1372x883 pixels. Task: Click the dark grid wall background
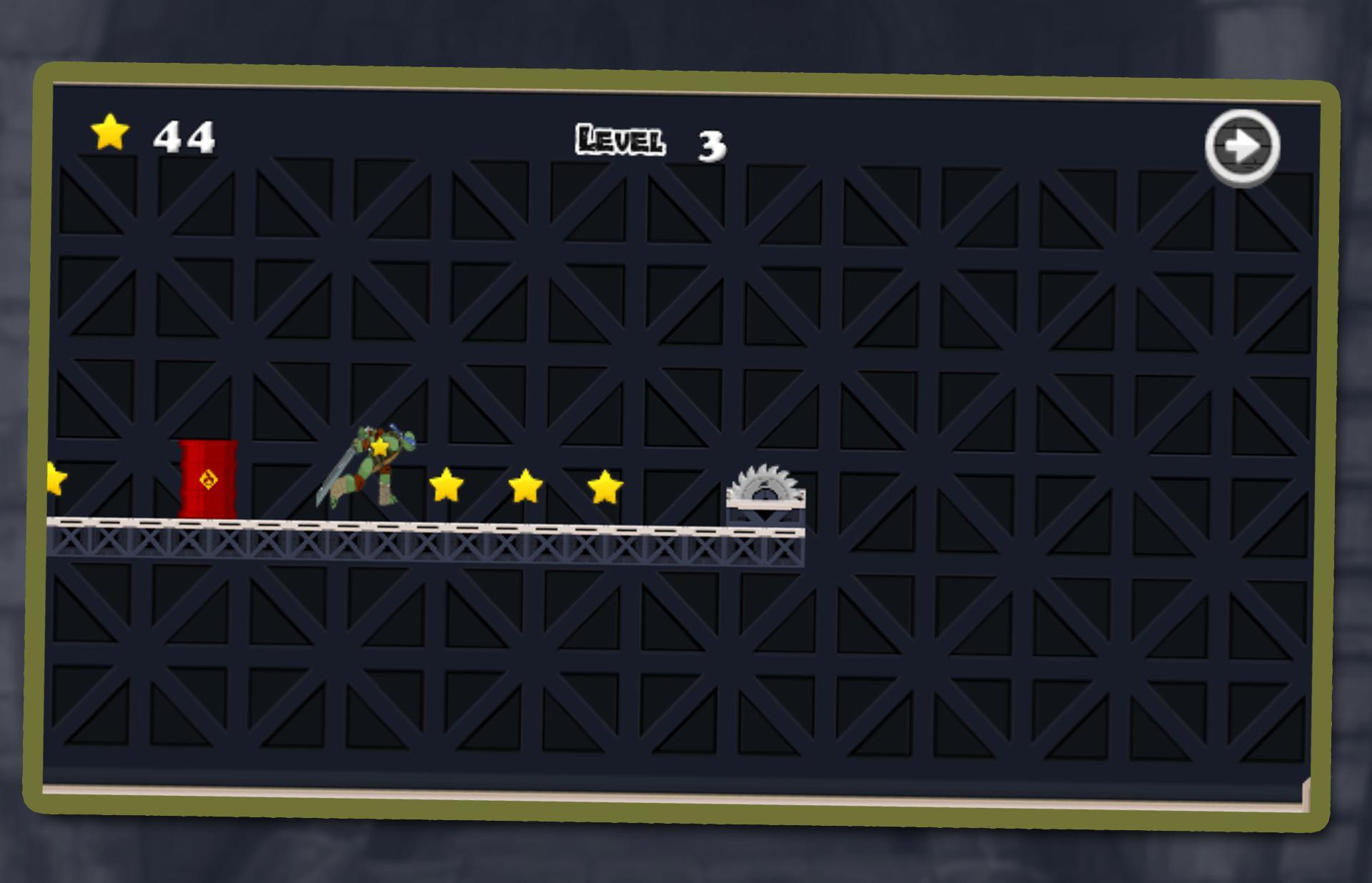click(1000, 321)
